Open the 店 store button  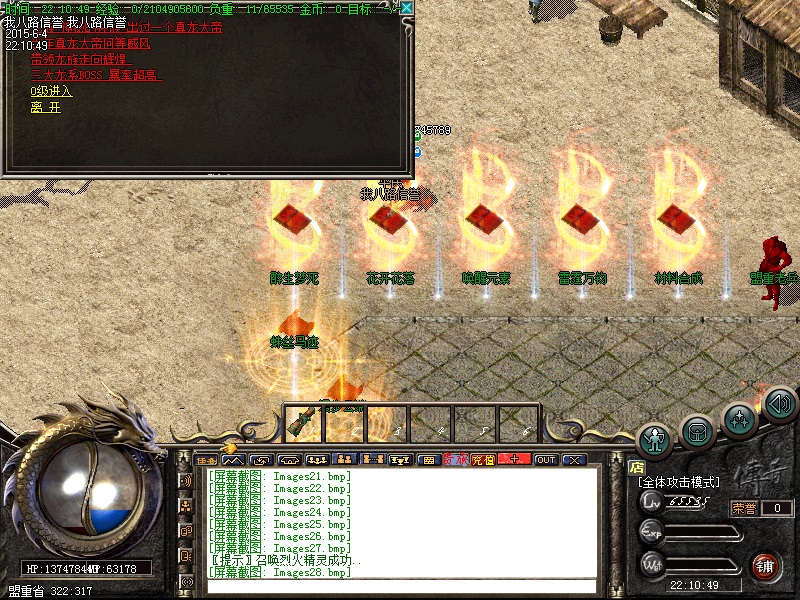pyautogui.click(x=637, y=466)
